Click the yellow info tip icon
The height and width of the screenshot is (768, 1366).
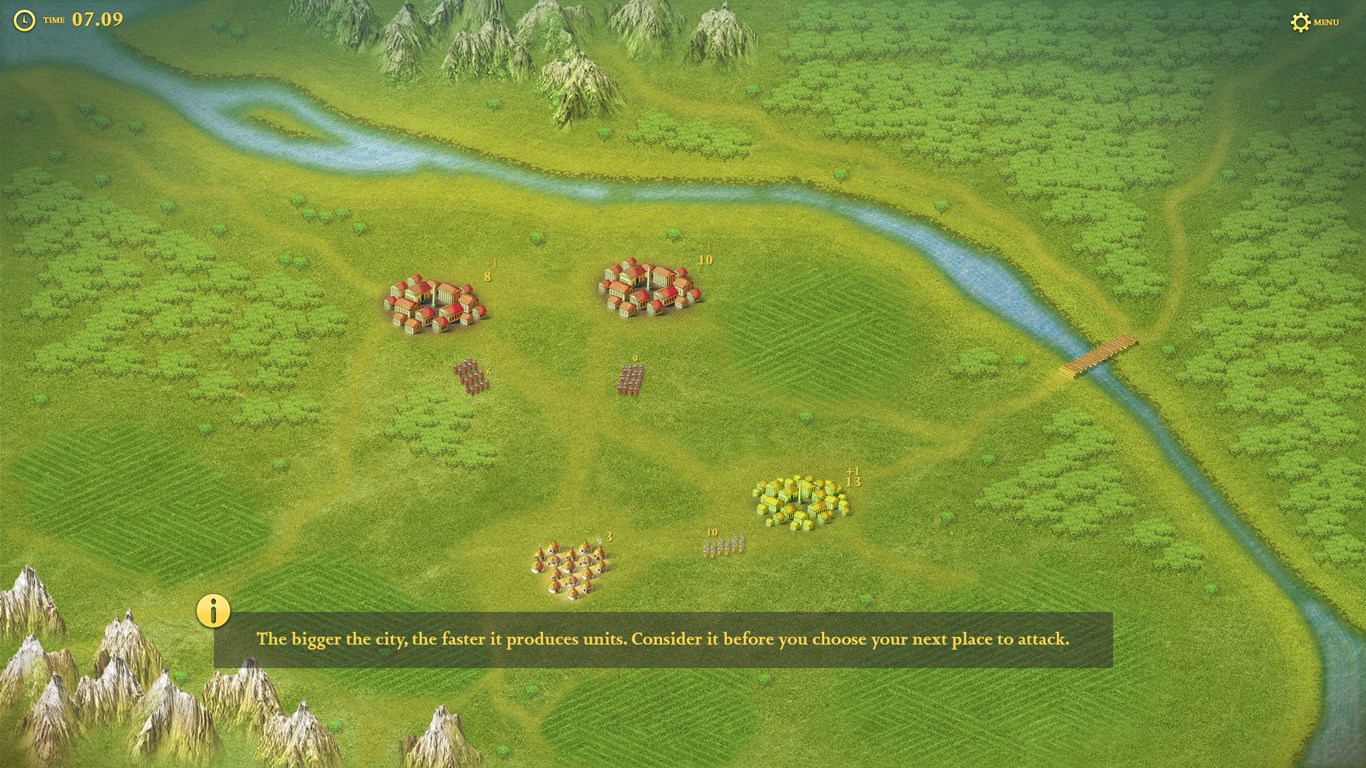pyautogui.click(x=213, y=610)
